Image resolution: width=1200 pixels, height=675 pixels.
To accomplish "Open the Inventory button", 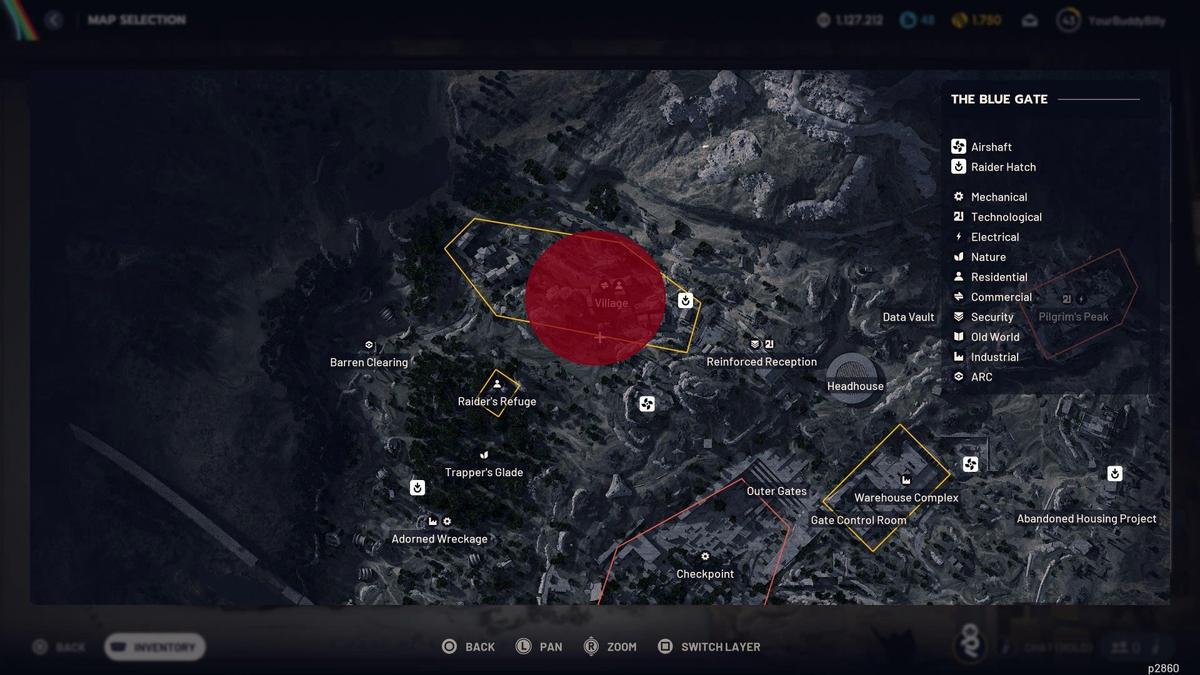I will tap(155, 647).
